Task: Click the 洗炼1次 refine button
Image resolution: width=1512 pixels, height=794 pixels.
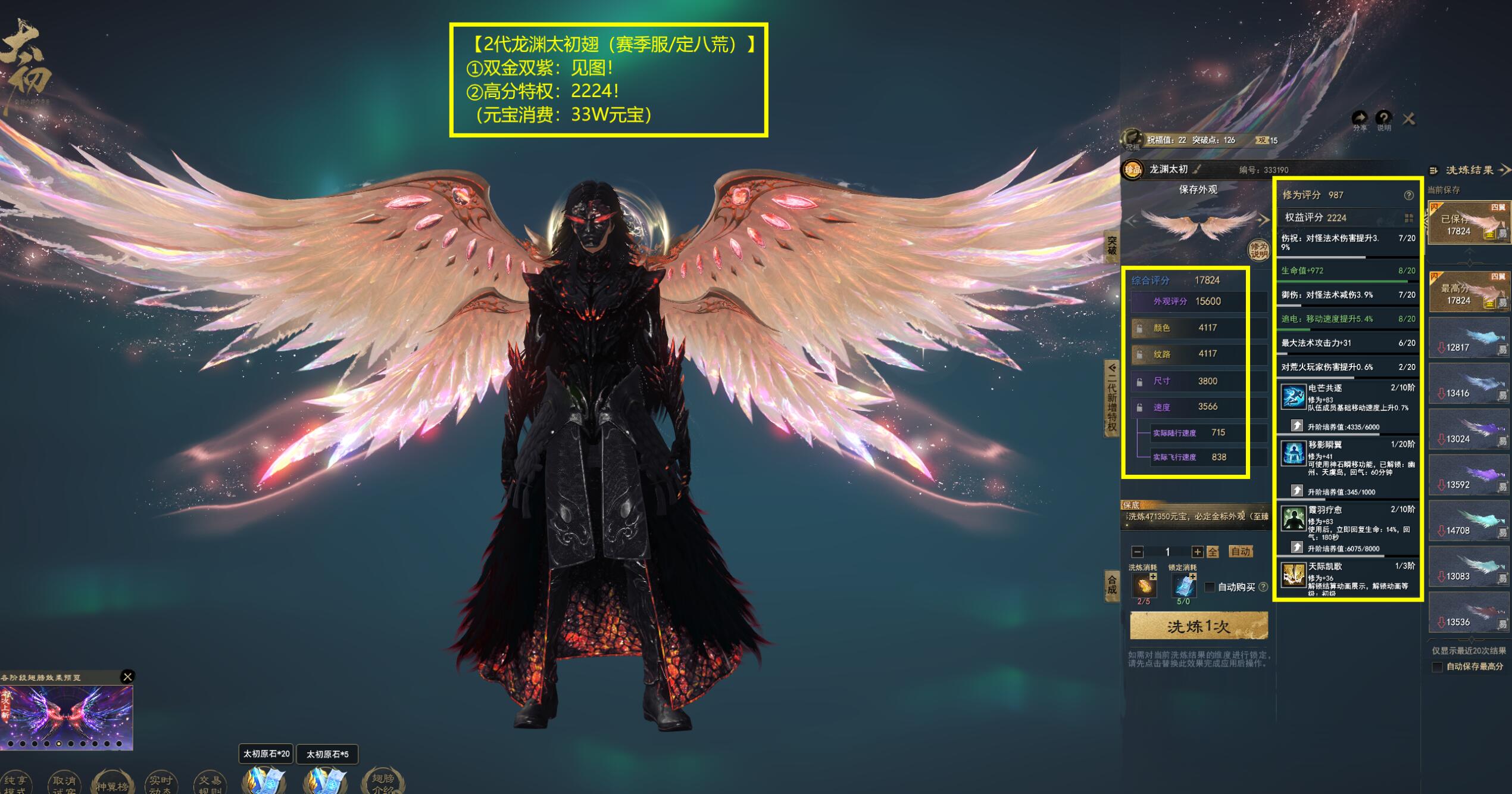Action: coord(1198,627)
